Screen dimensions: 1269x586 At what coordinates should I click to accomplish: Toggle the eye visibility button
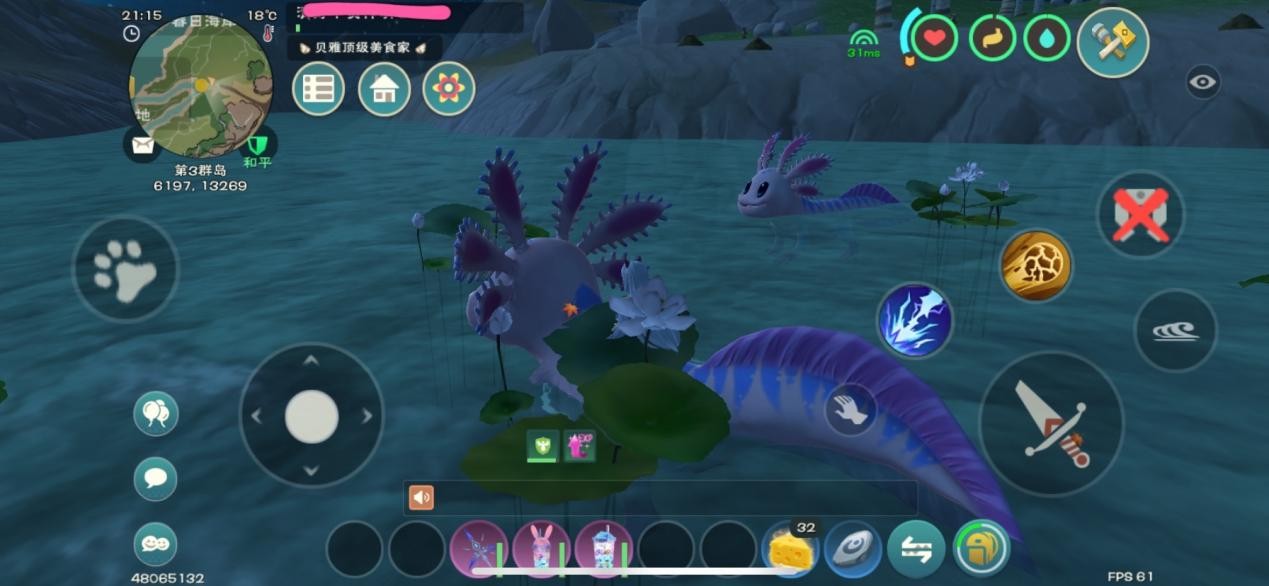point(1203,82)
